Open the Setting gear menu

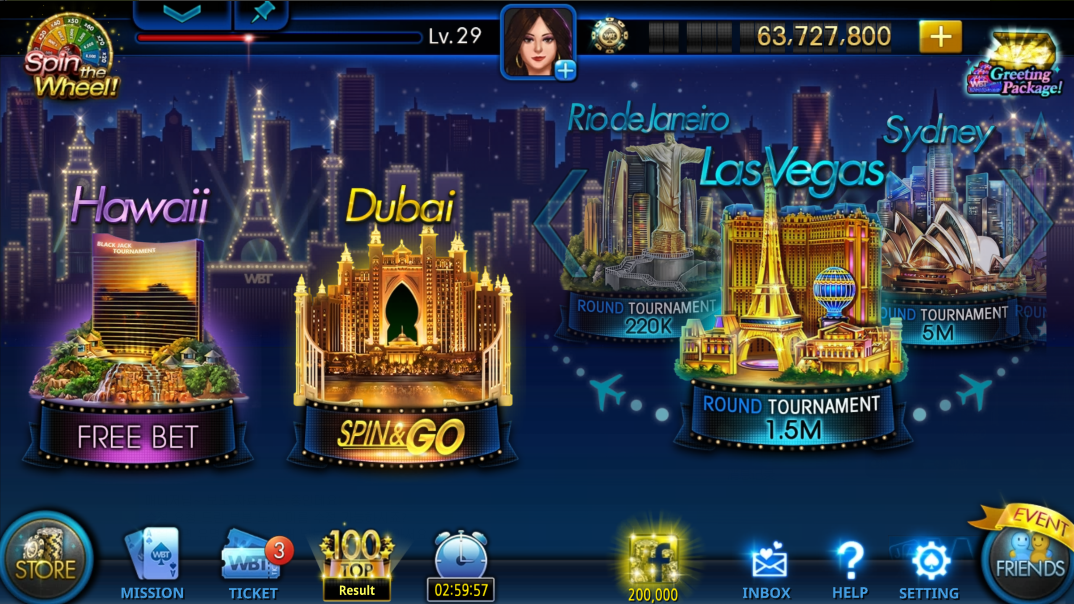[929, 570]
